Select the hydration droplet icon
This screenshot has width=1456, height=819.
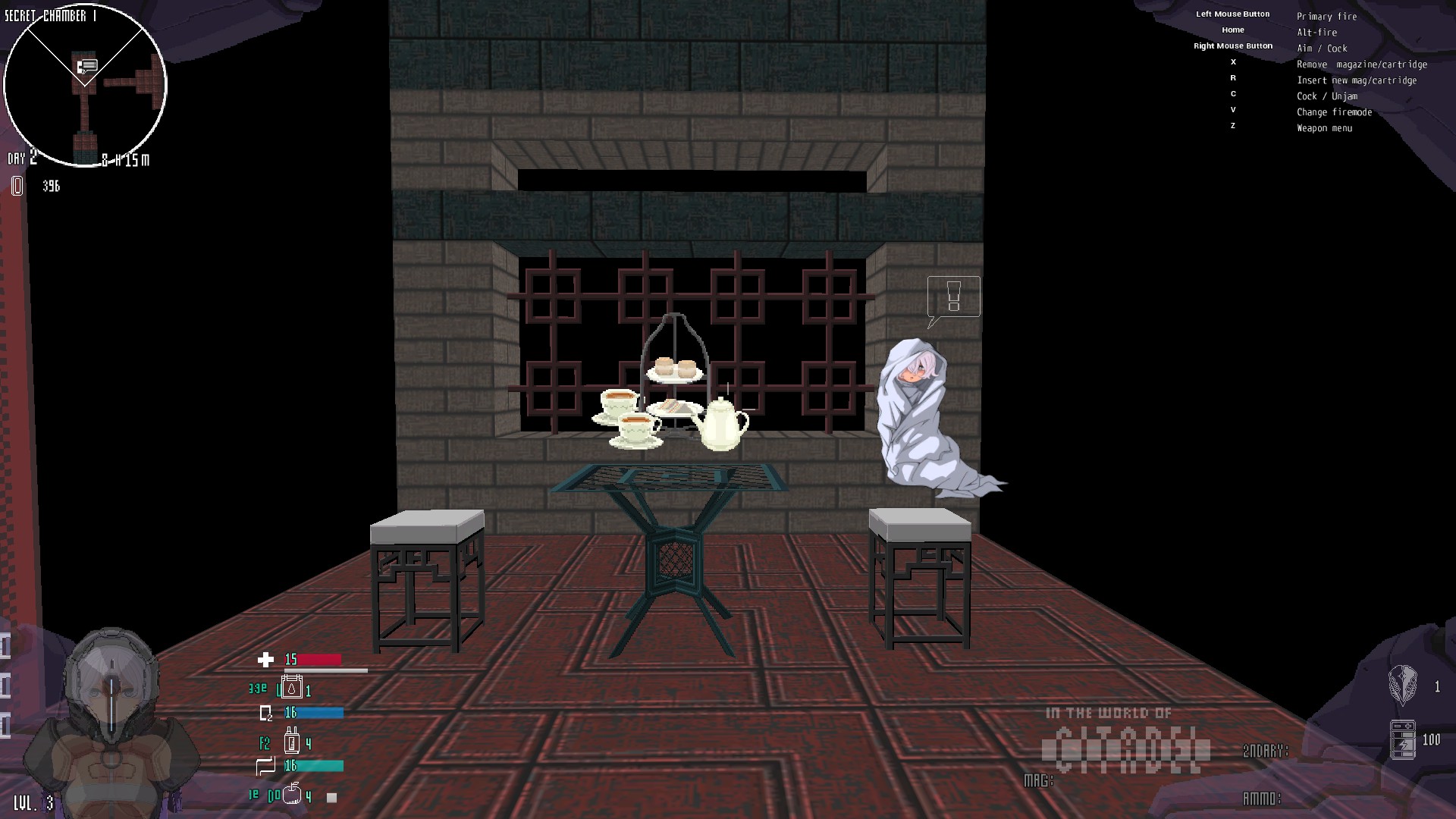coord(291,688)
